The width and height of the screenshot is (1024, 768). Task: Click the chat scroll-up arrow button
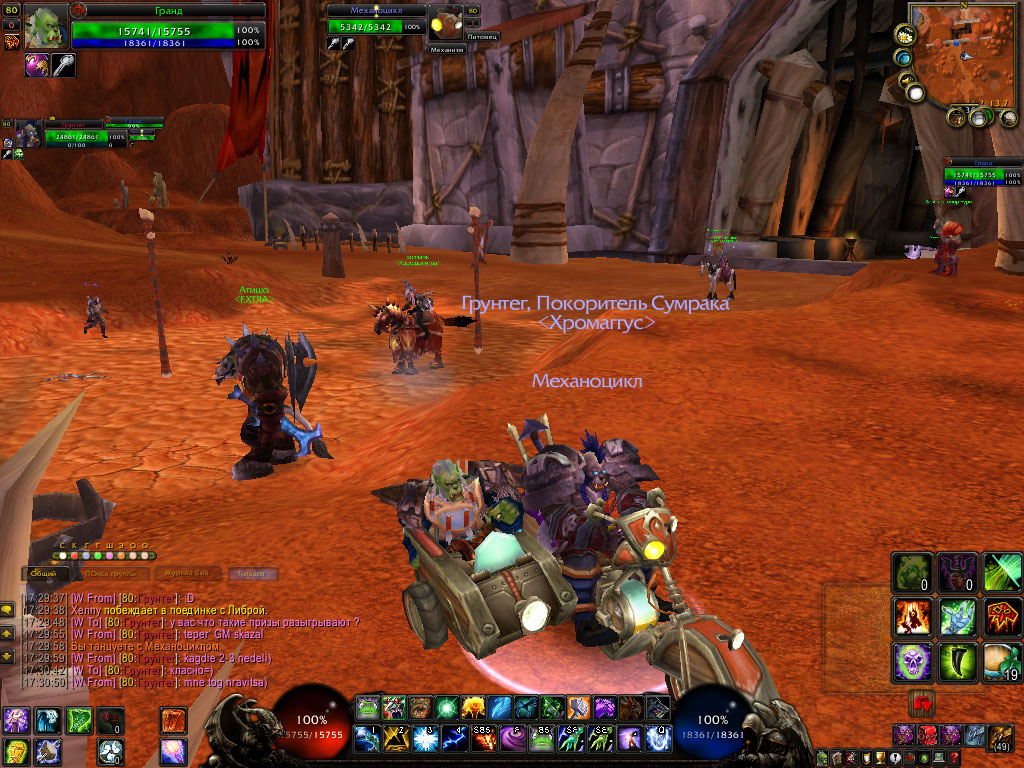pyautogui.click(x=8, y=632)
